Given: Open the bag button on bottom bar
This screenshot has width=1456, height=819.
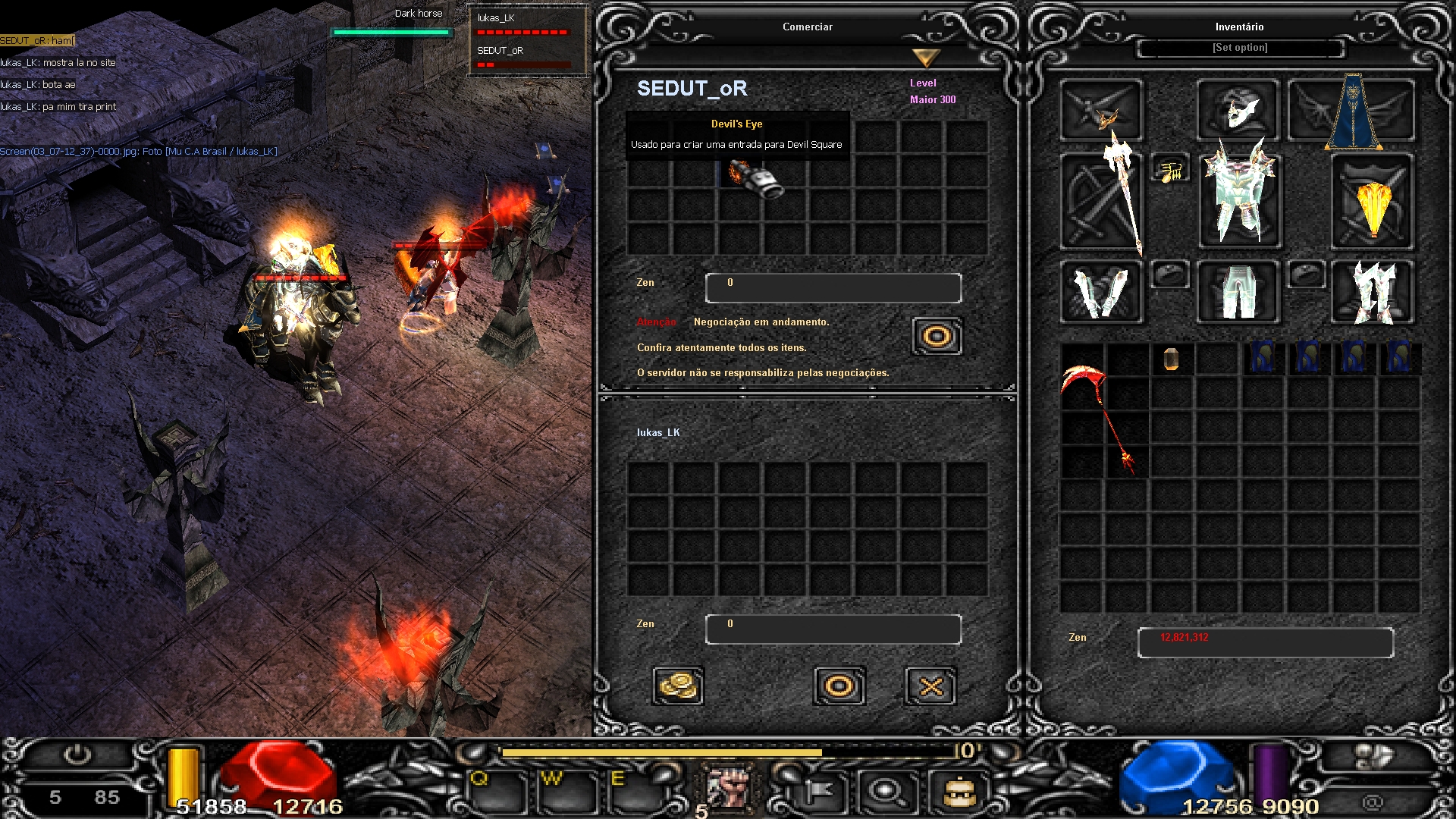Looking at the screenshot, I should coord(959,792).
